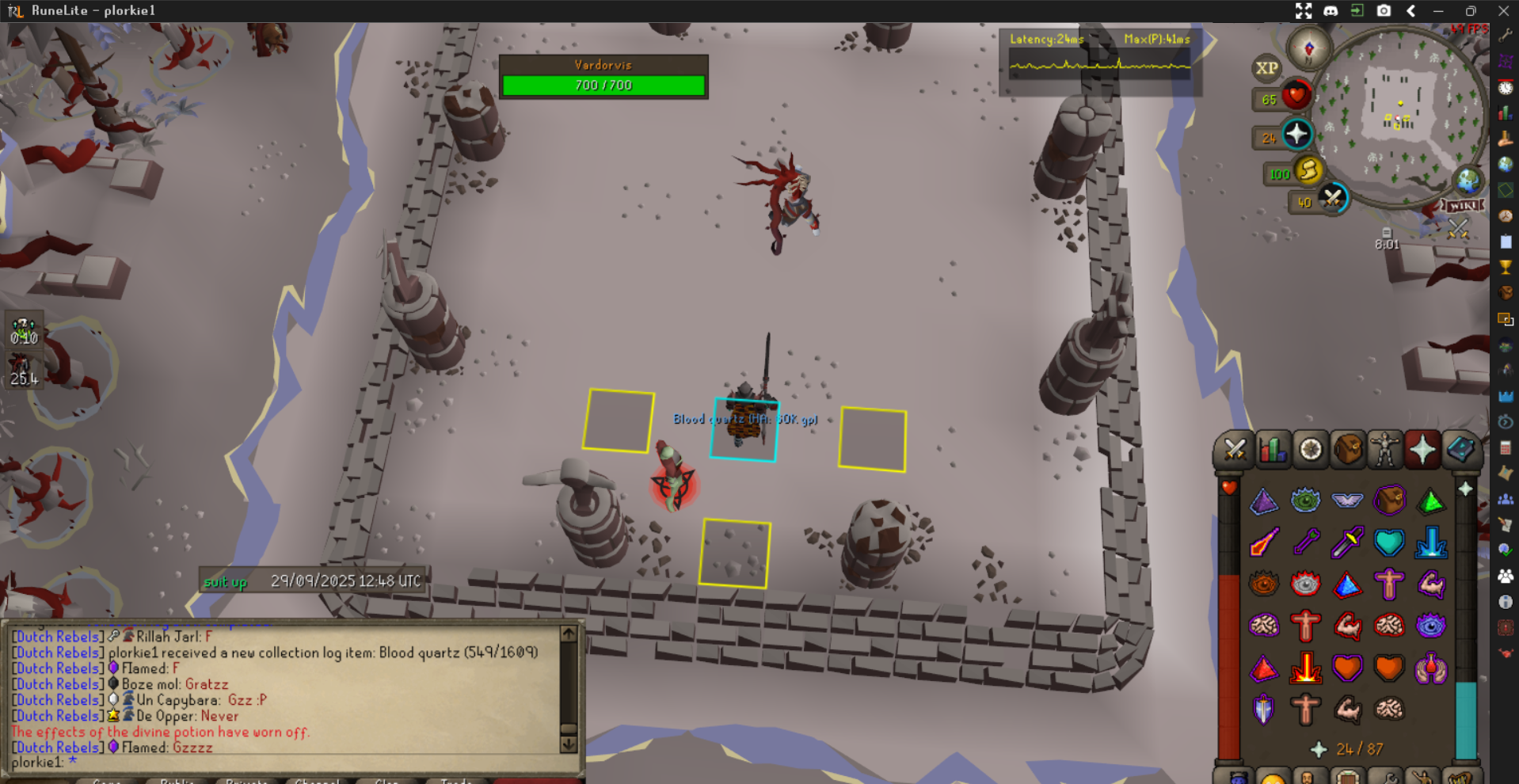Switch to the Skills tab
The image size is (1519, 784).
[x=1272, y=450]
